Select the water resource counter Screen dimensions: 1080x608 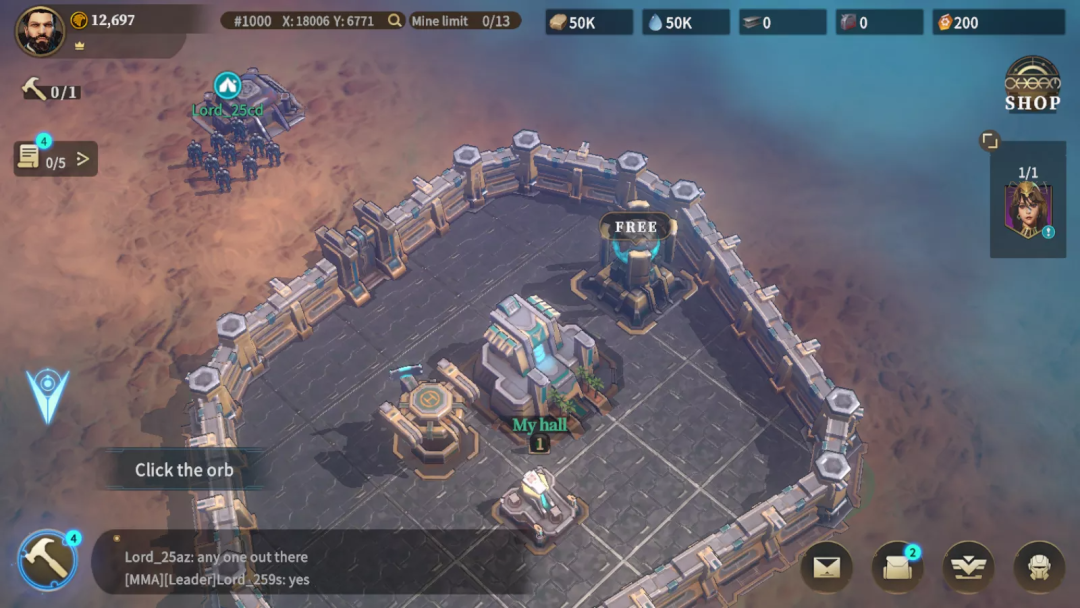(x=686, y=22)
